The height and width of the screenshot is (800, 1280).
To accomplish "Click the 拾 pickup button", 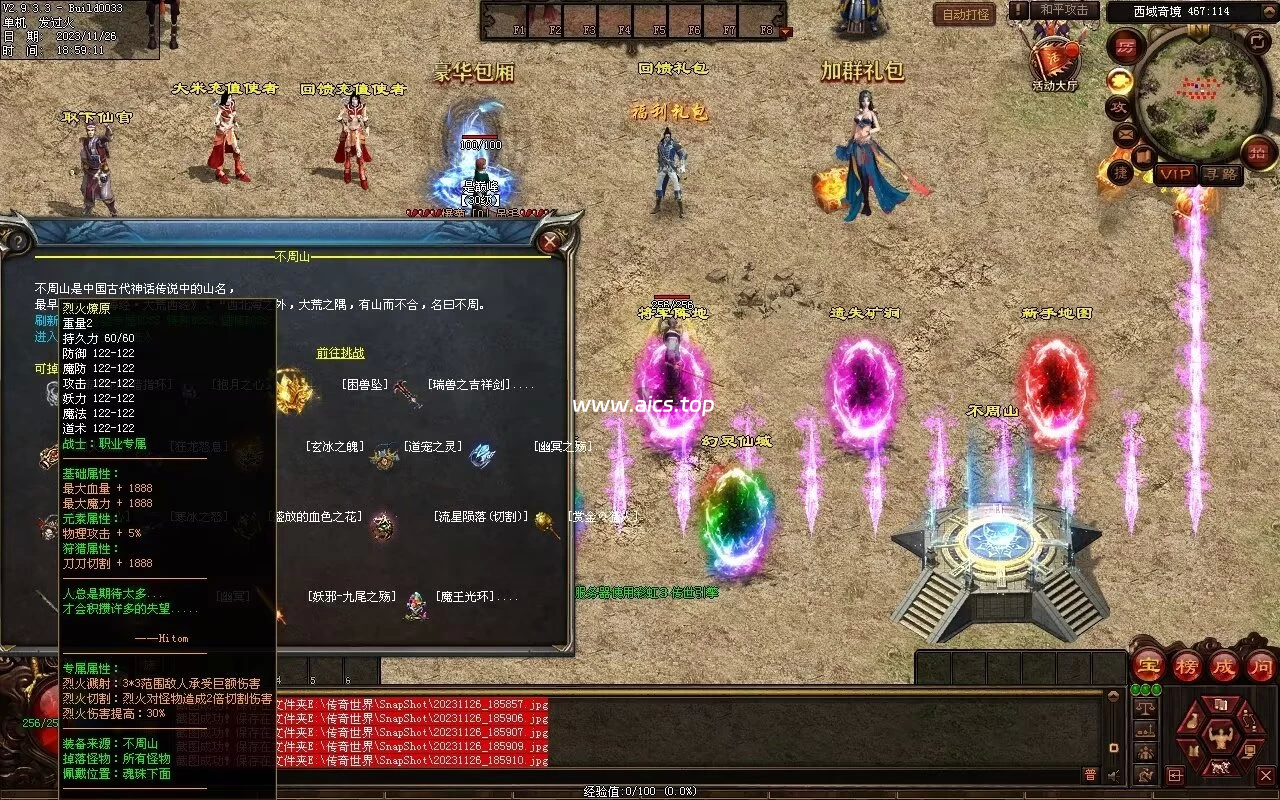I will 1258,152.
